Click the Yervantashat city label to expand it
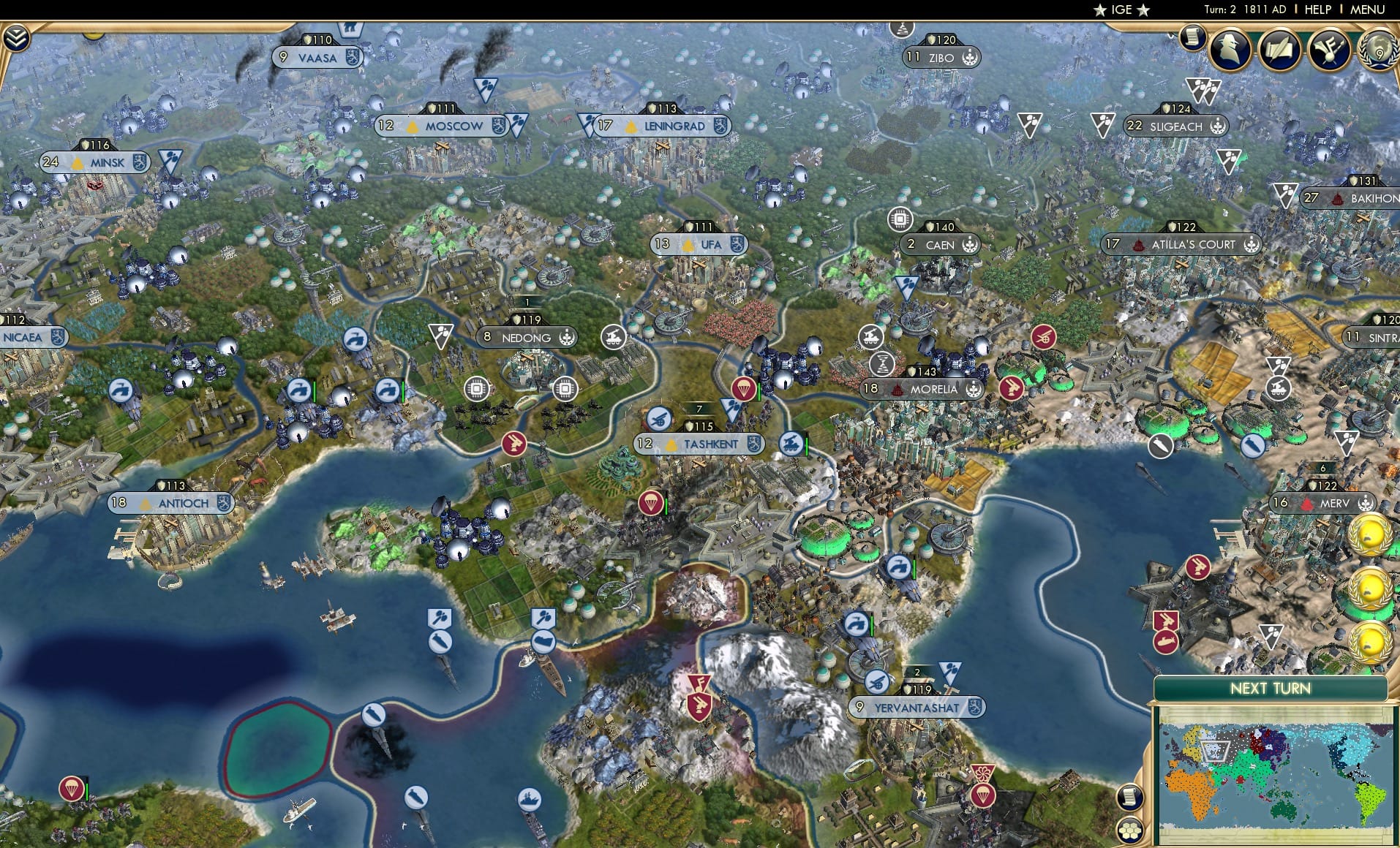The image size is (1400, 848). pyautogui.click(x=916, y=708)
